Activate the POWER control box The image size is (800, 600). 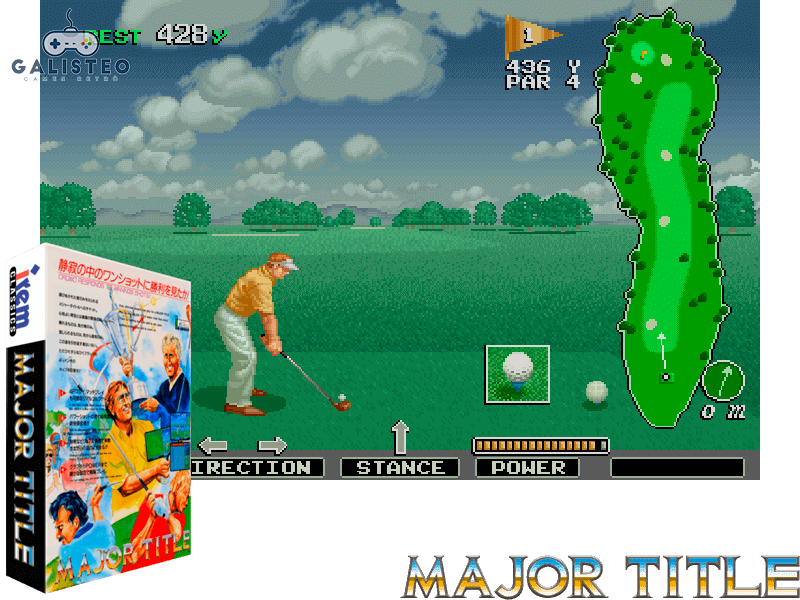click(x=527, y=467)
